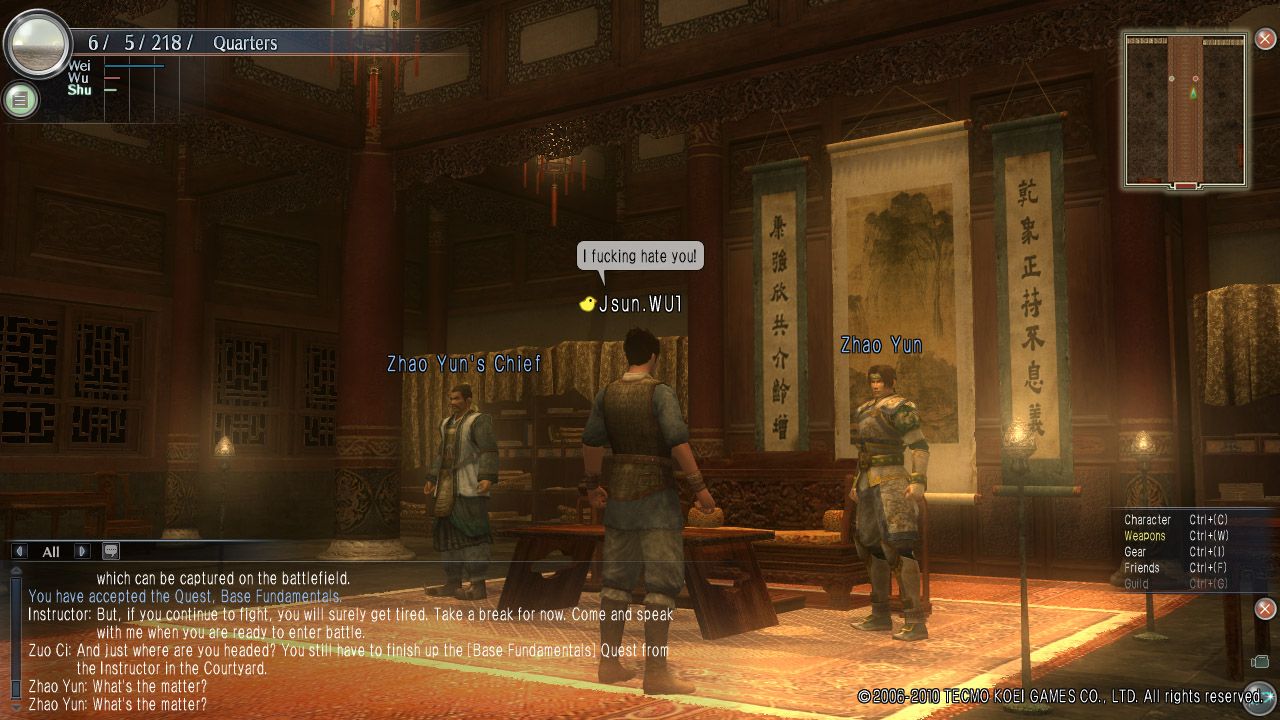Switch chat channel with the left arrow
Screen dimensions: 1280x720
click(x=20, y=551)
